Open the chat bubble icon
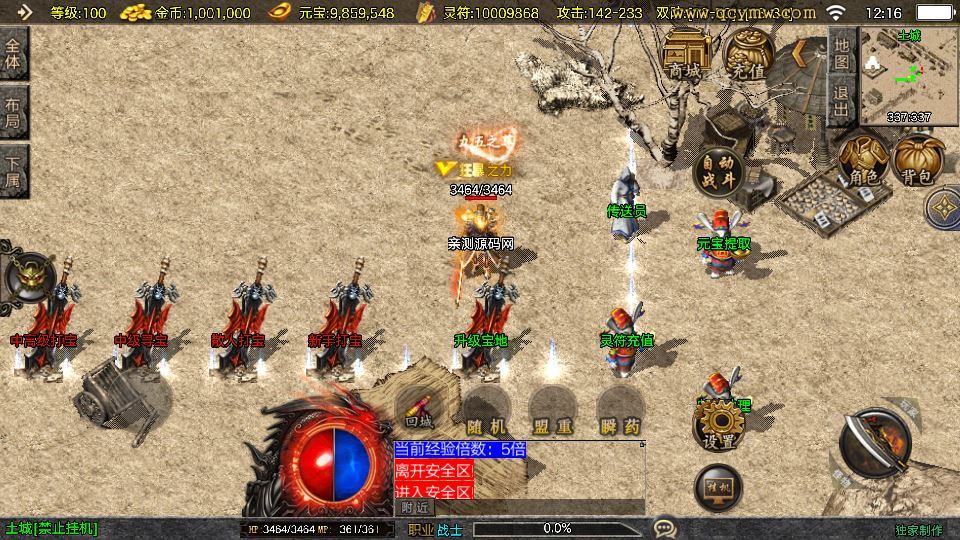The width and height of the screenshot is (960, 540). [x=664, y=527]
